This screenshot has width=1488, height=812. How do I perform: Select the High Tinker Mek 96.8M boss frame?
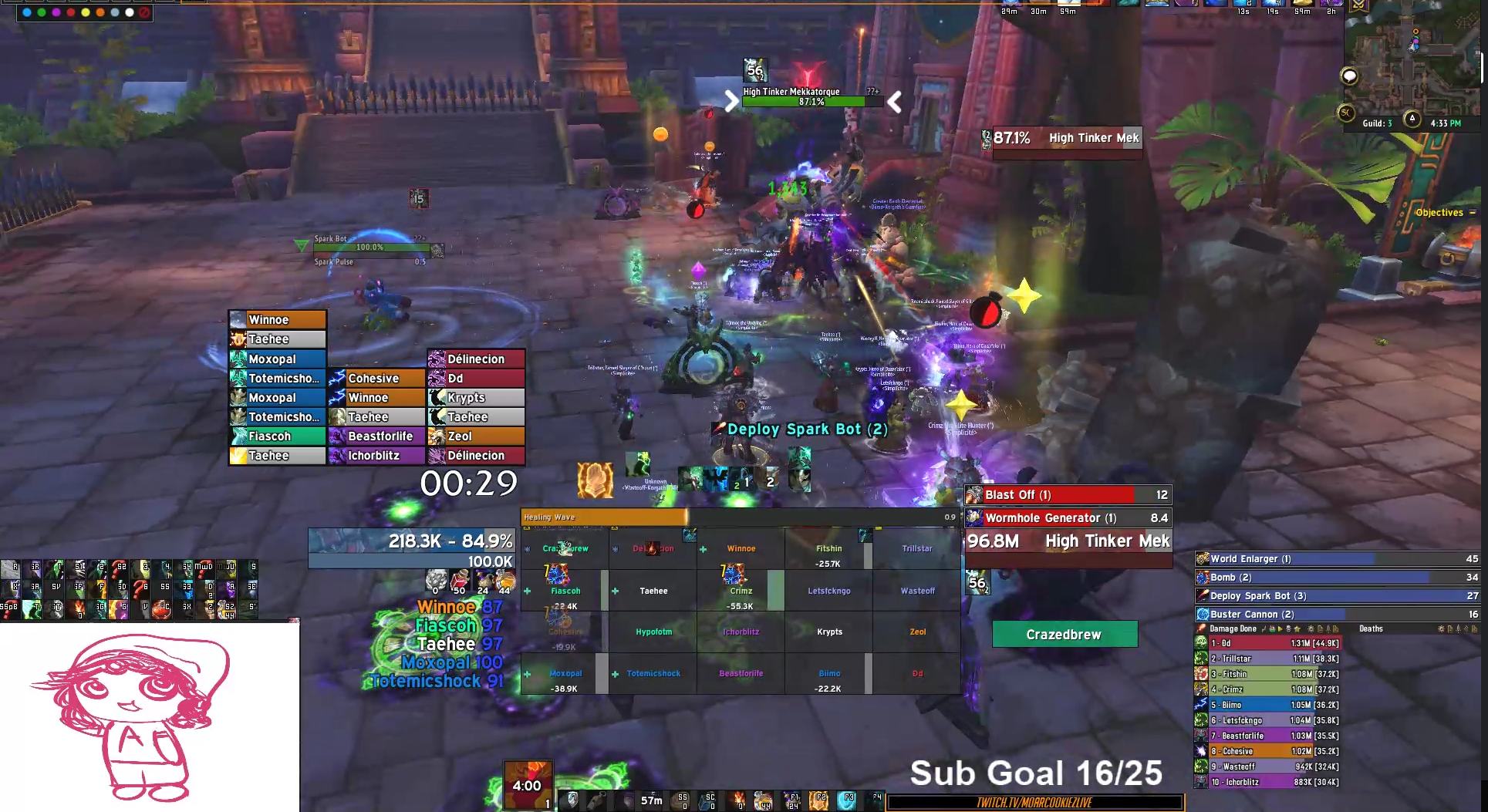(1068, 541)
